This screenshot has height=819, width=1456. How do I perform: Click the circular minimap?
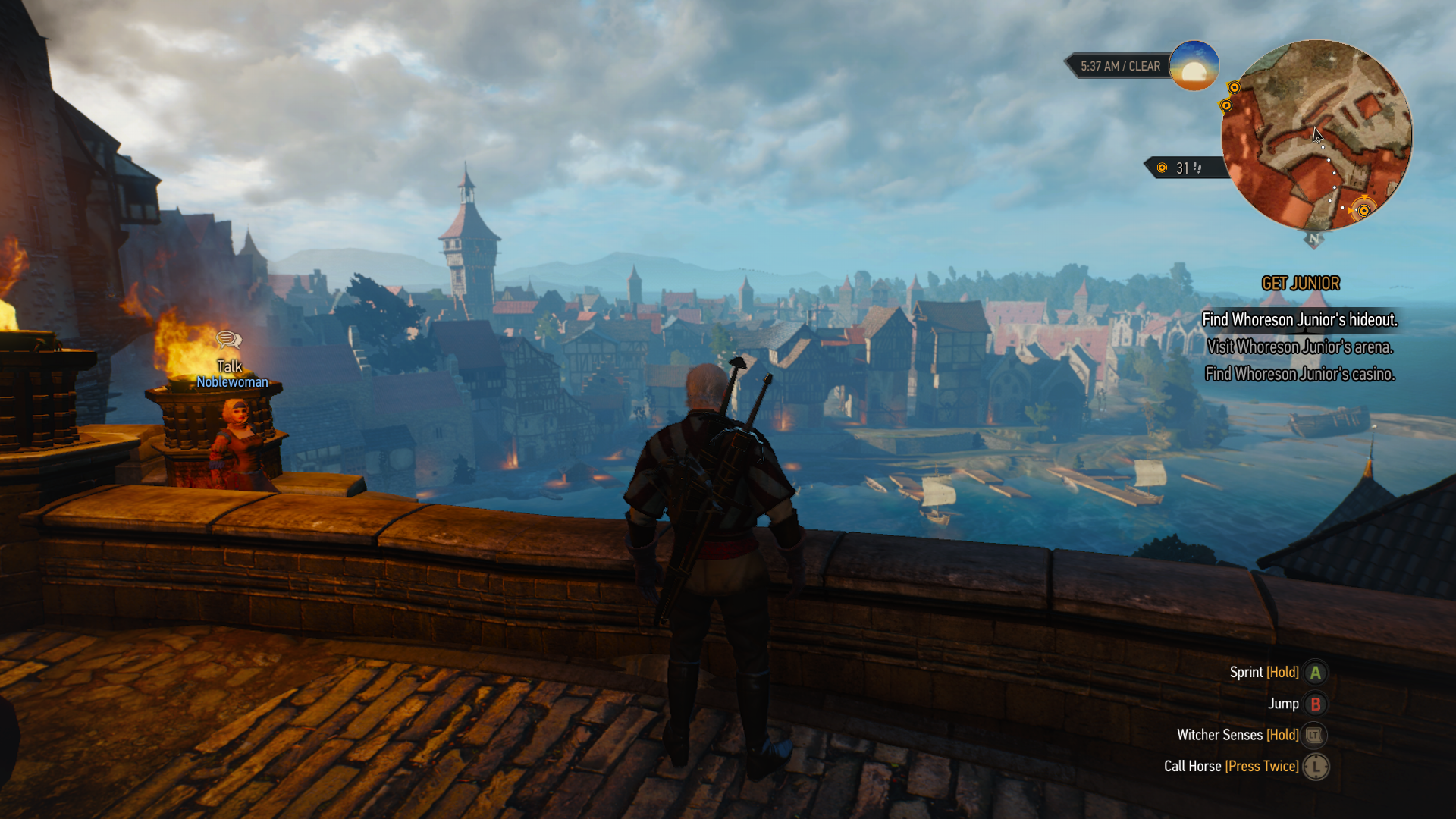(x=1316, y=135)
